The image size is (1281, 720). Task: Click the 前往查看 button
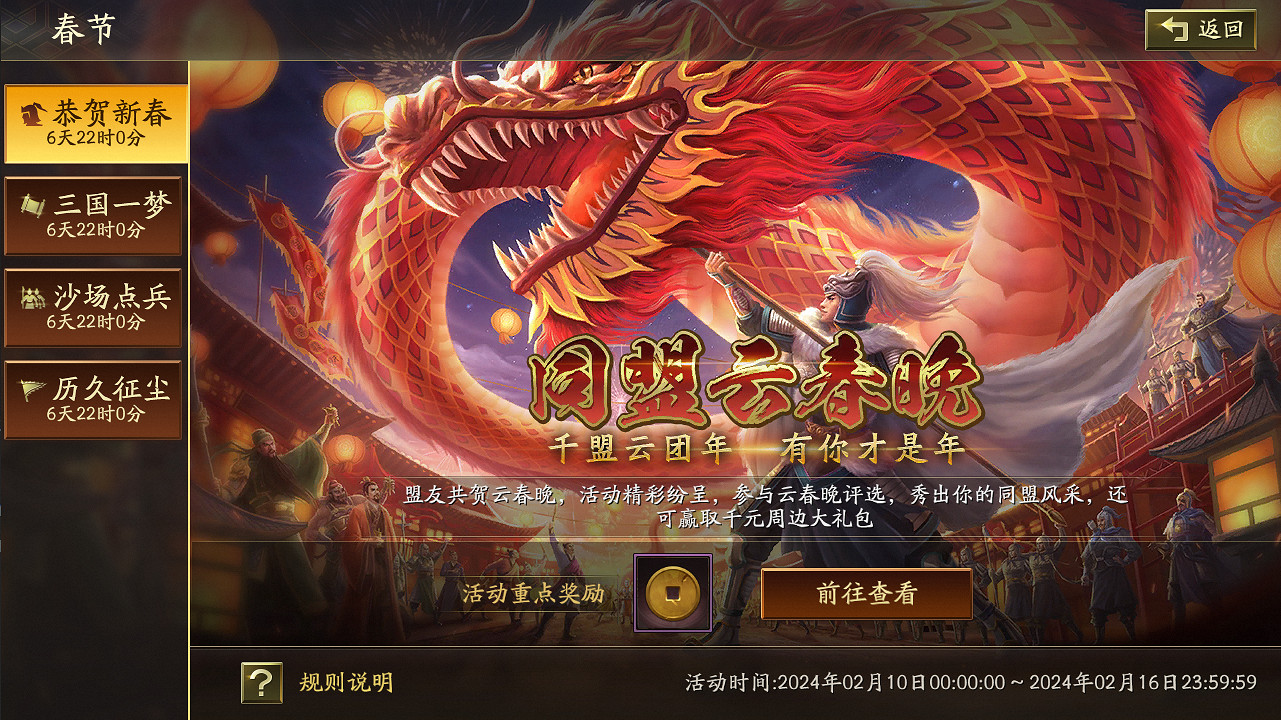[x=866, y=592]
